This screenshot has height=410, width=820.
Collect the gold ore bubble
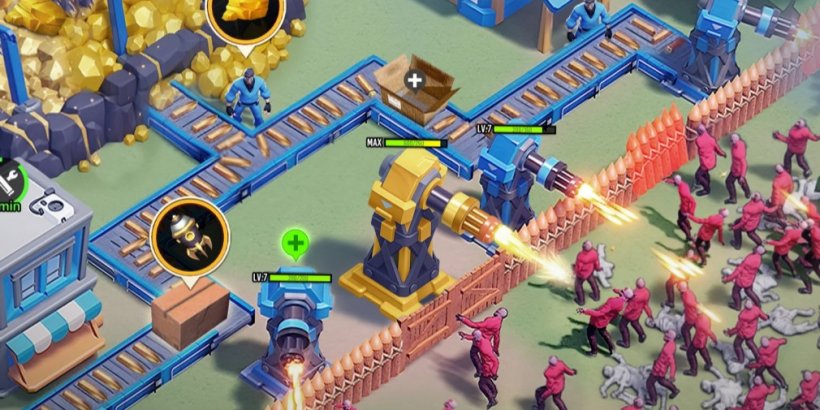[245, 14]
